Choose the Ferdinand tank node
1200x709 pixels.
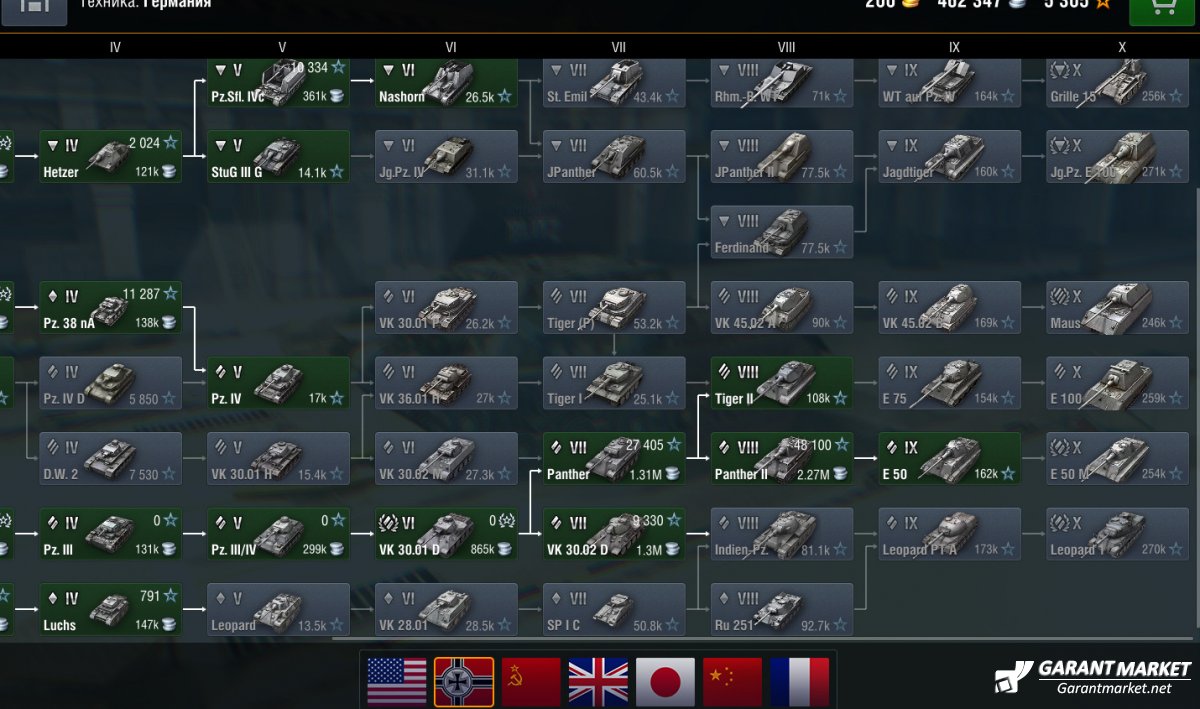782,232
